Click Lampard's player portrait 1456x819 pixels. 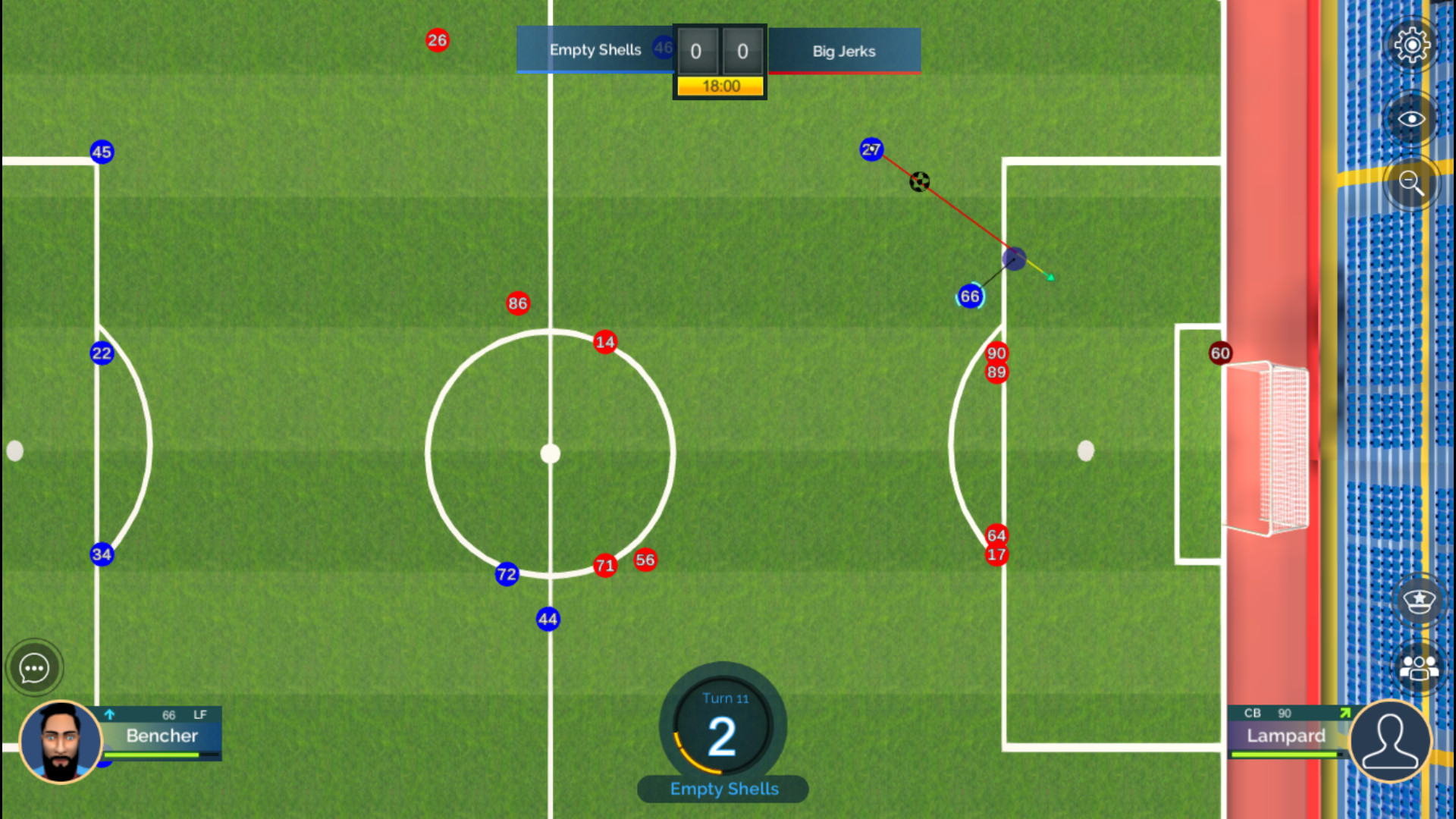1390,741
